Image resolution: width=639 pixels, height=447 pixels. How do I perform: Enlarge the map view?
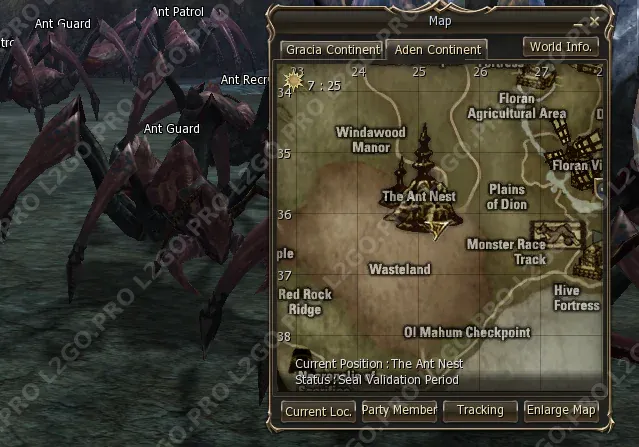561,409
